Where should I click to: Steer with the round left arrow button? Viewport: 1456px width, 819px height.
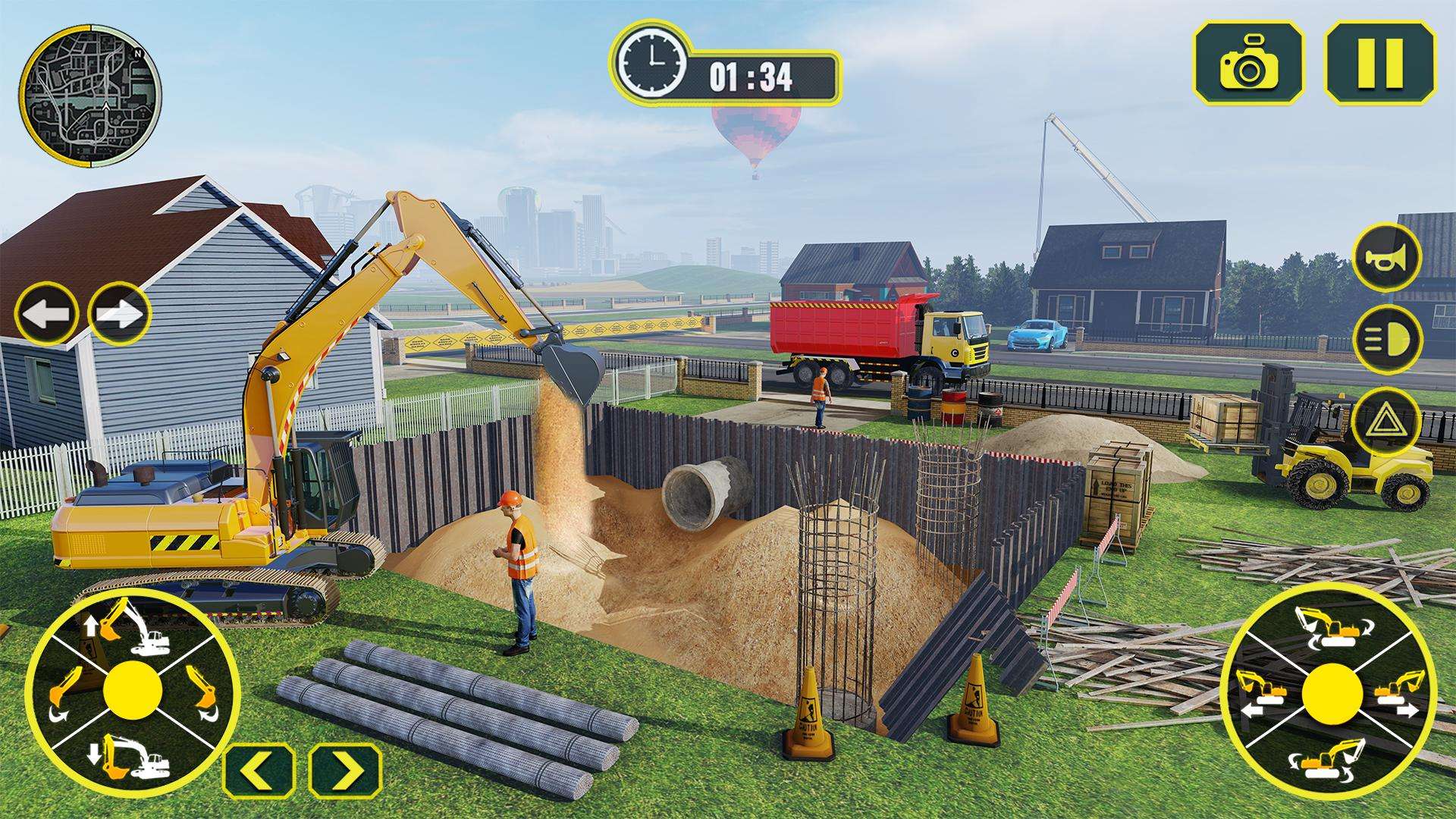(45, 313)
